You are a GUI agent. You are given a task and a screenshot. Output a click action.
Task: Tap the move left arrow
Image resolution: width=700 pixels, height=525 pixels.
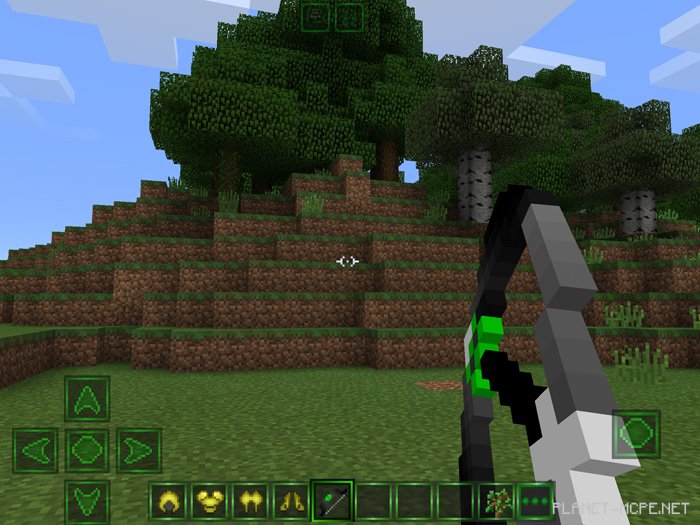36,450
